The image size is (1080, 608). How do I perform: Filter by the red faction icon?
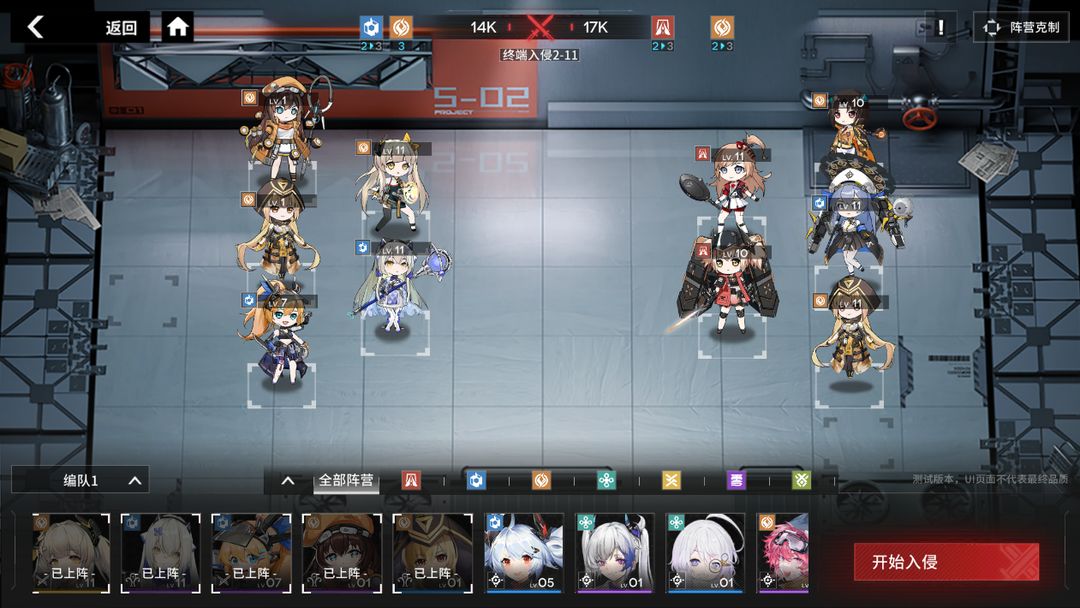click(411, 481)
